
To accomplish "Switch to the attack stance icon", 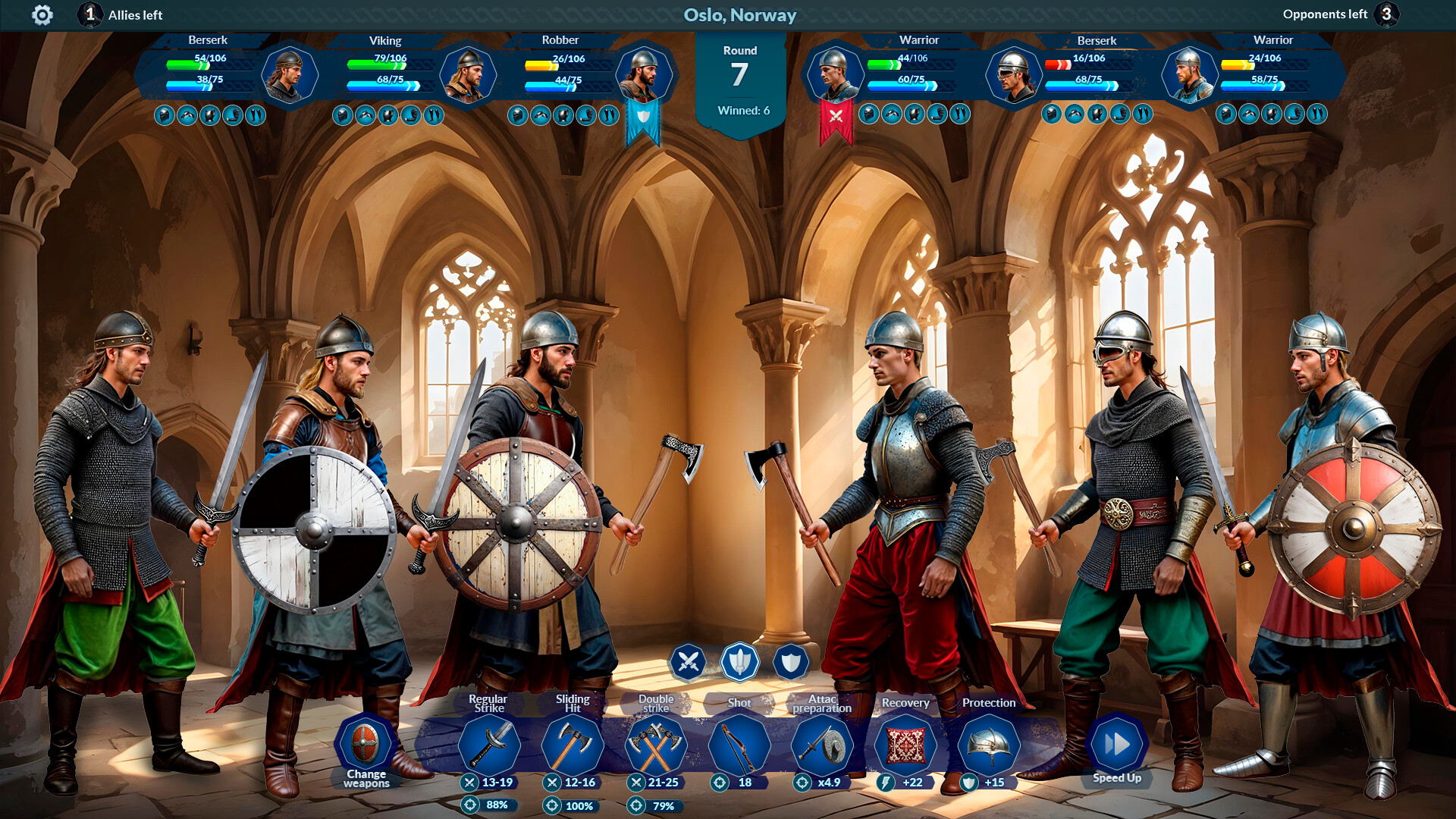I will coord(686,661).
